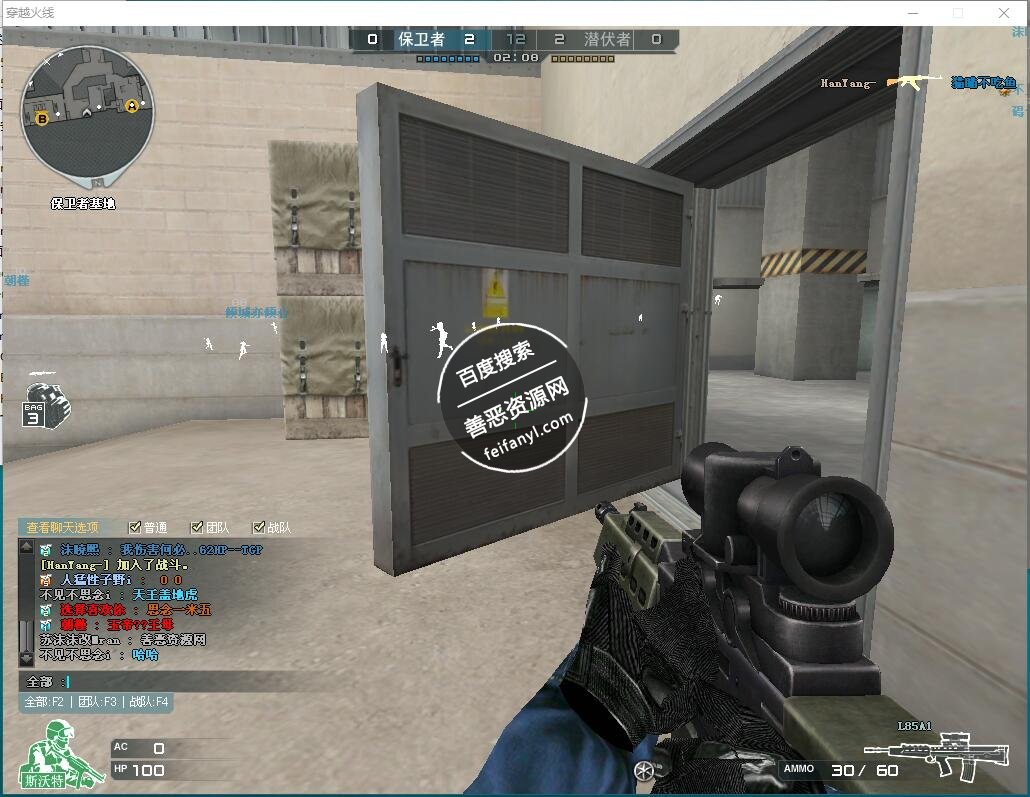This screenshot has height=797, width=1030.
Task: Select the BAG 3 backpack icon
Action: tap(45, 404)
